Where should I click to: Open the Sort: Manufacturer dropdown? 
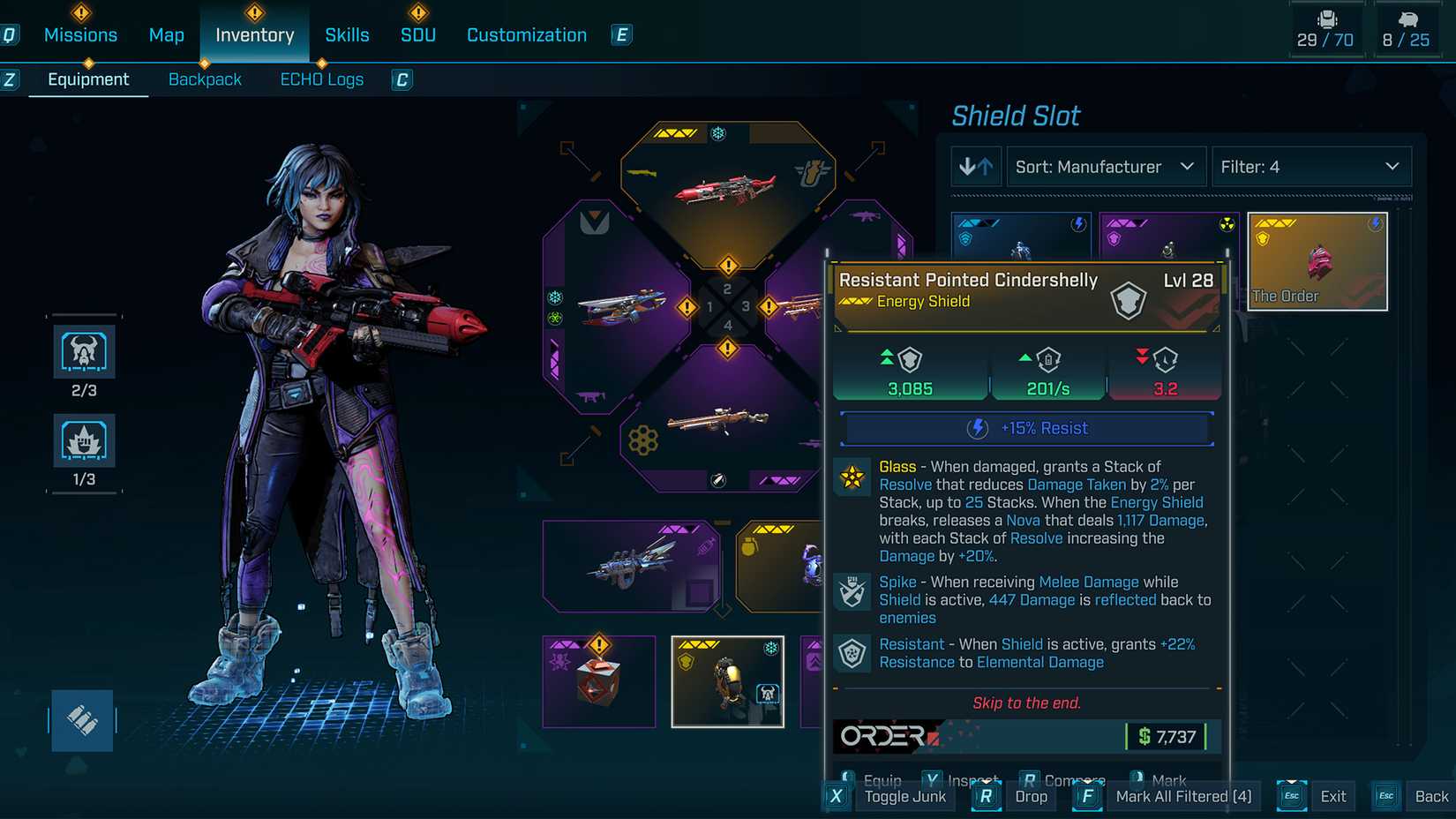click(1105, 166)
